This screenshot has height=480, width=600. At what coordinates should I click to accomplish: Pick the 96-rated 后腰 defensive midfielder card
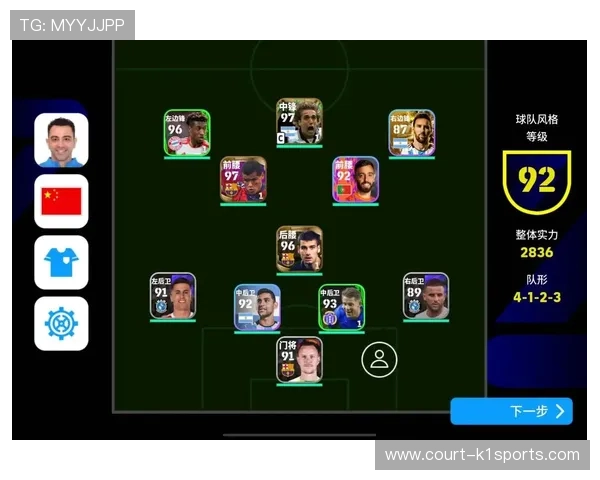299,248
